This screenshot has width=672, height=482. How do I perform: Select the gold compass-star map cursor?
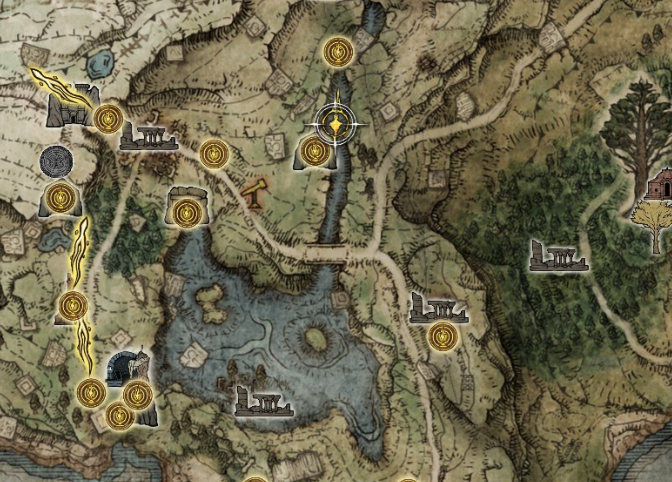[337, 125]
